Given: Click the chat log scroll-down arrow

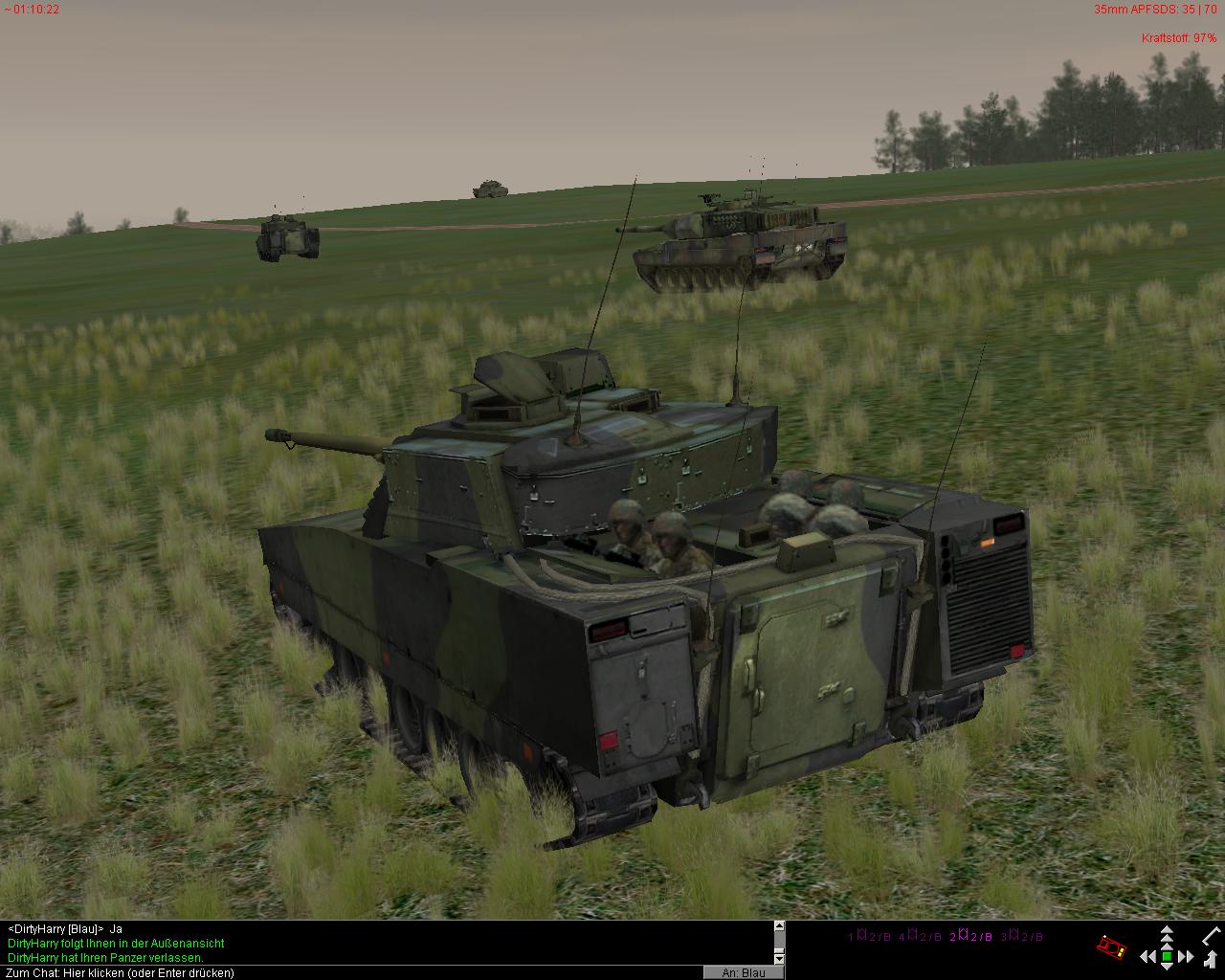Looking at the screenshot, I should click(779, 958).
